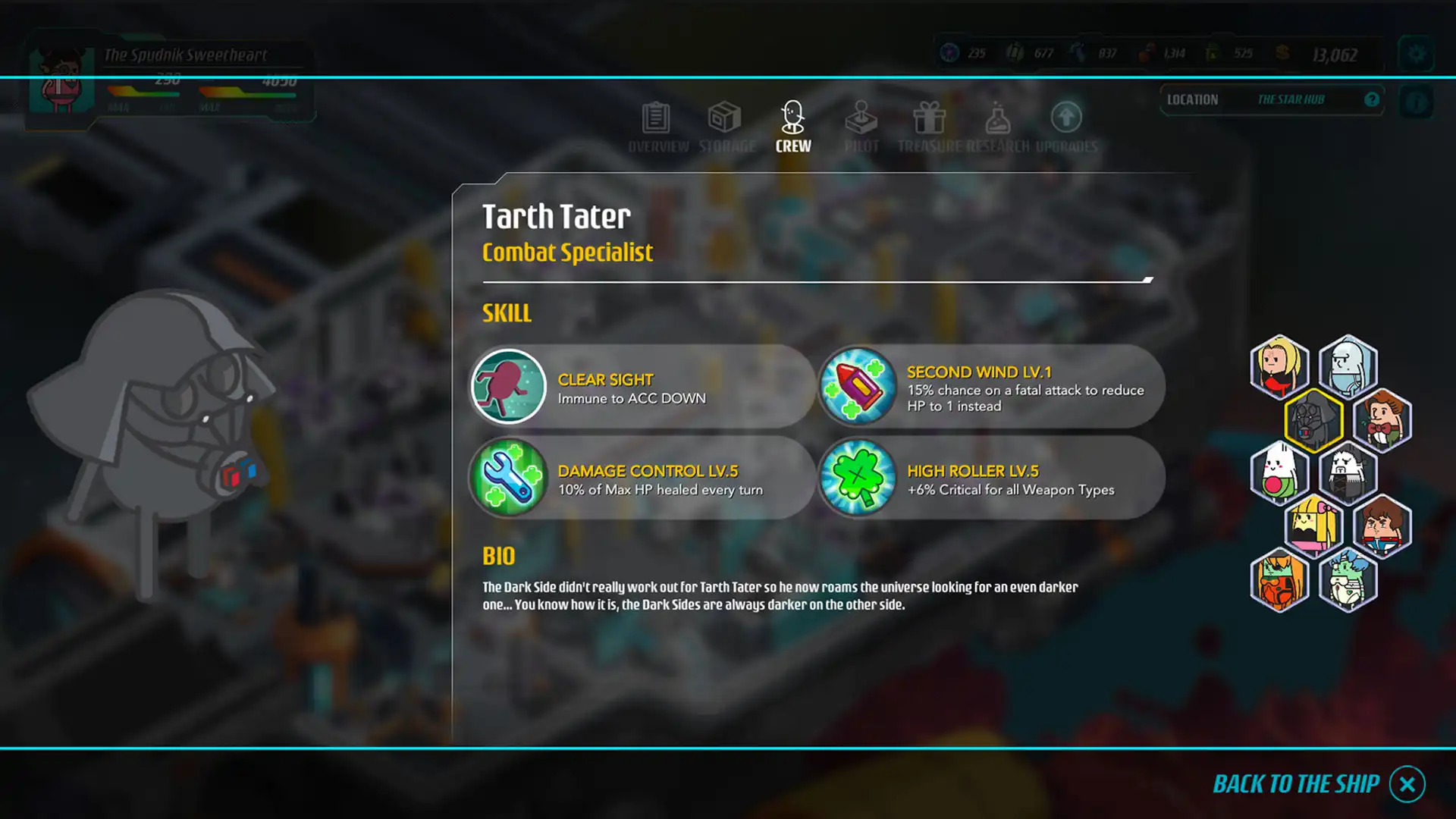Click the purple gem resource icon
Viewport: 1456px width, 819px height.
[x=949, y=53]
